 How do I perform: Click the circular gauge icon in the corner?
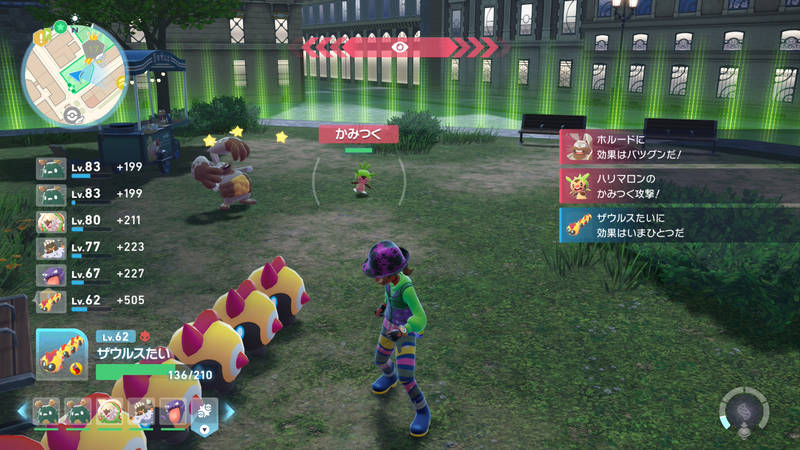pyautogui.click(x=743, y=412)
